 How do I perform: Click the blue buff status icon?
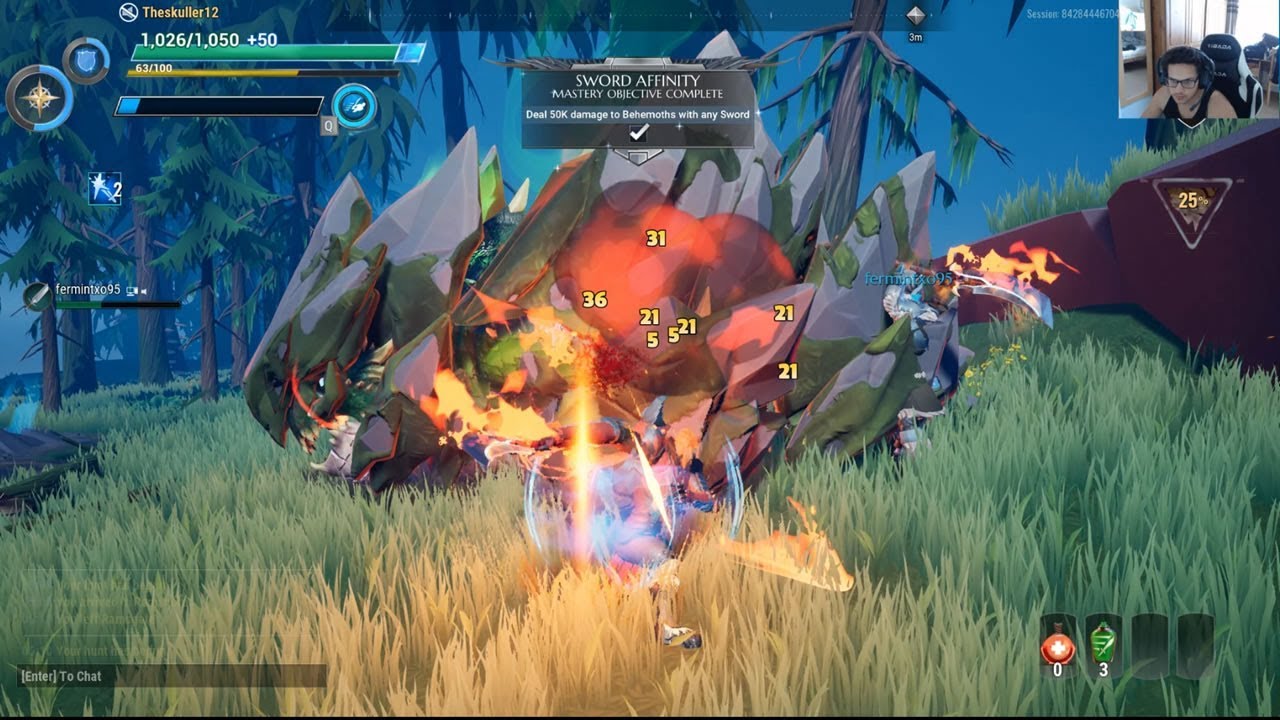(x=104, y=188)
